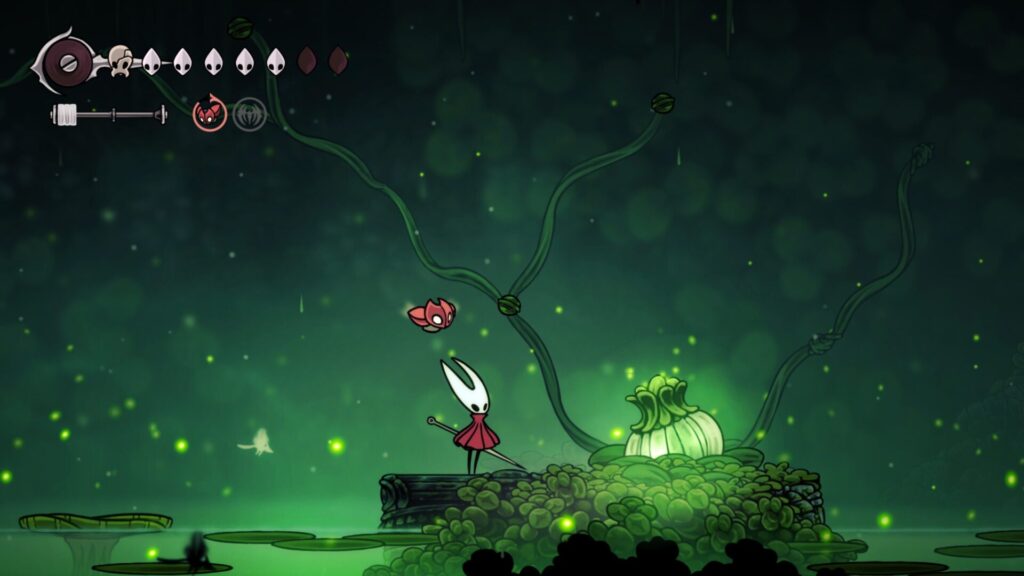Select the grey spider emblem tool icon
This screenshot has height=576, width=1024.
pos(249,114)
